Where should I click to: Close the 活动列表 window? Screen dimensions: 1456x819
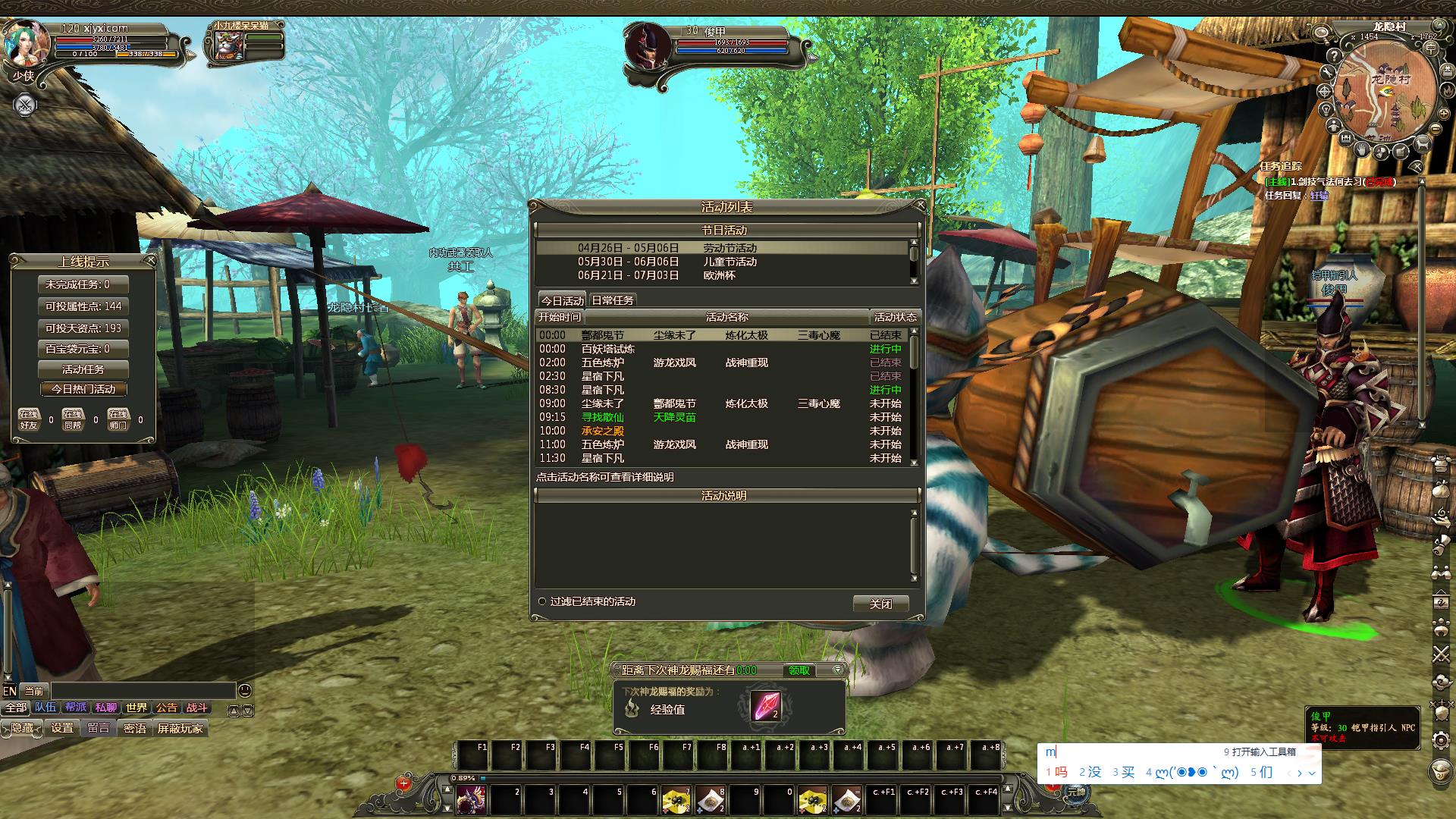tap(921, 205)
